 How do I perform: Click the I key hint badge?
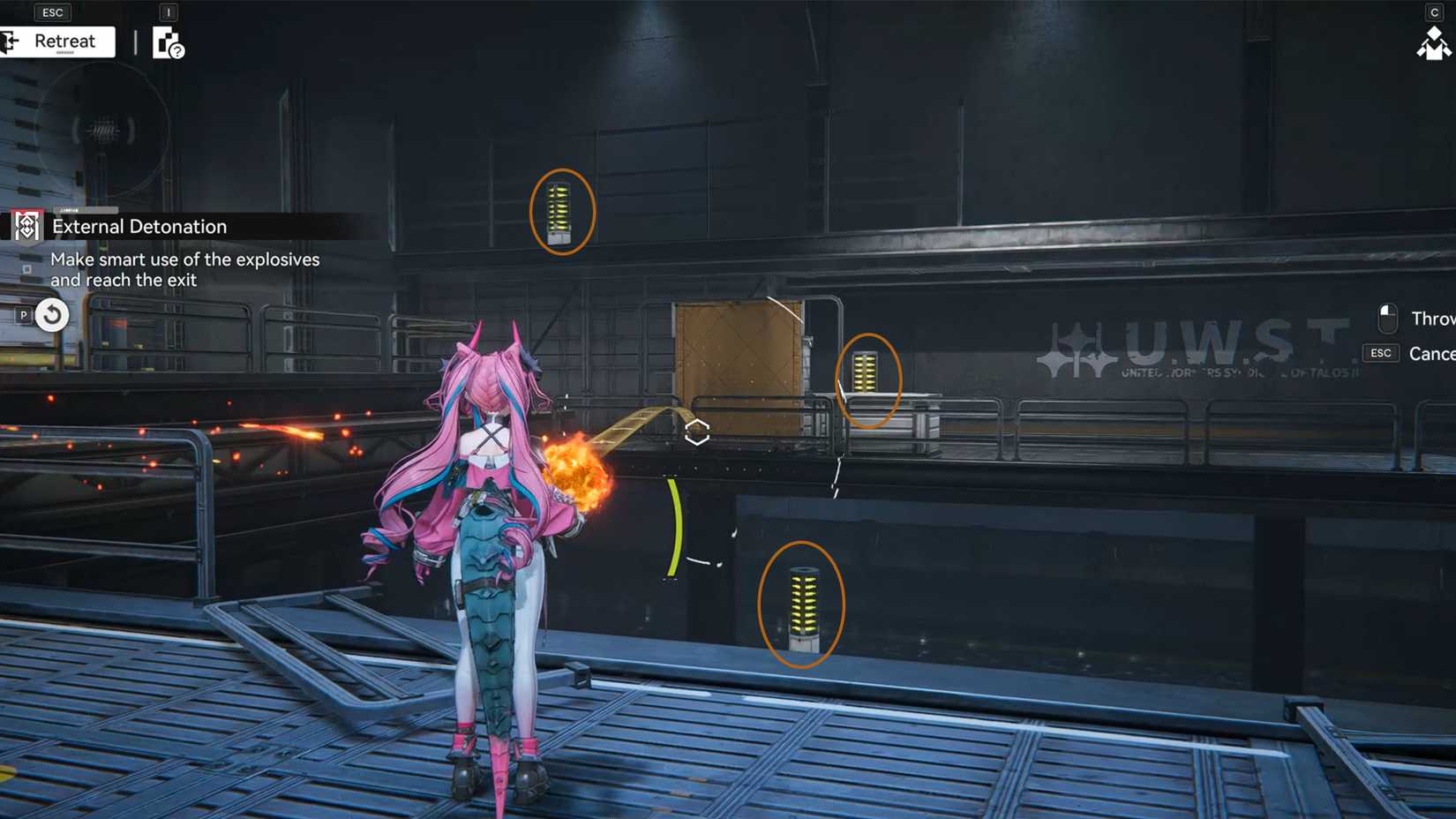click(168, 11)
